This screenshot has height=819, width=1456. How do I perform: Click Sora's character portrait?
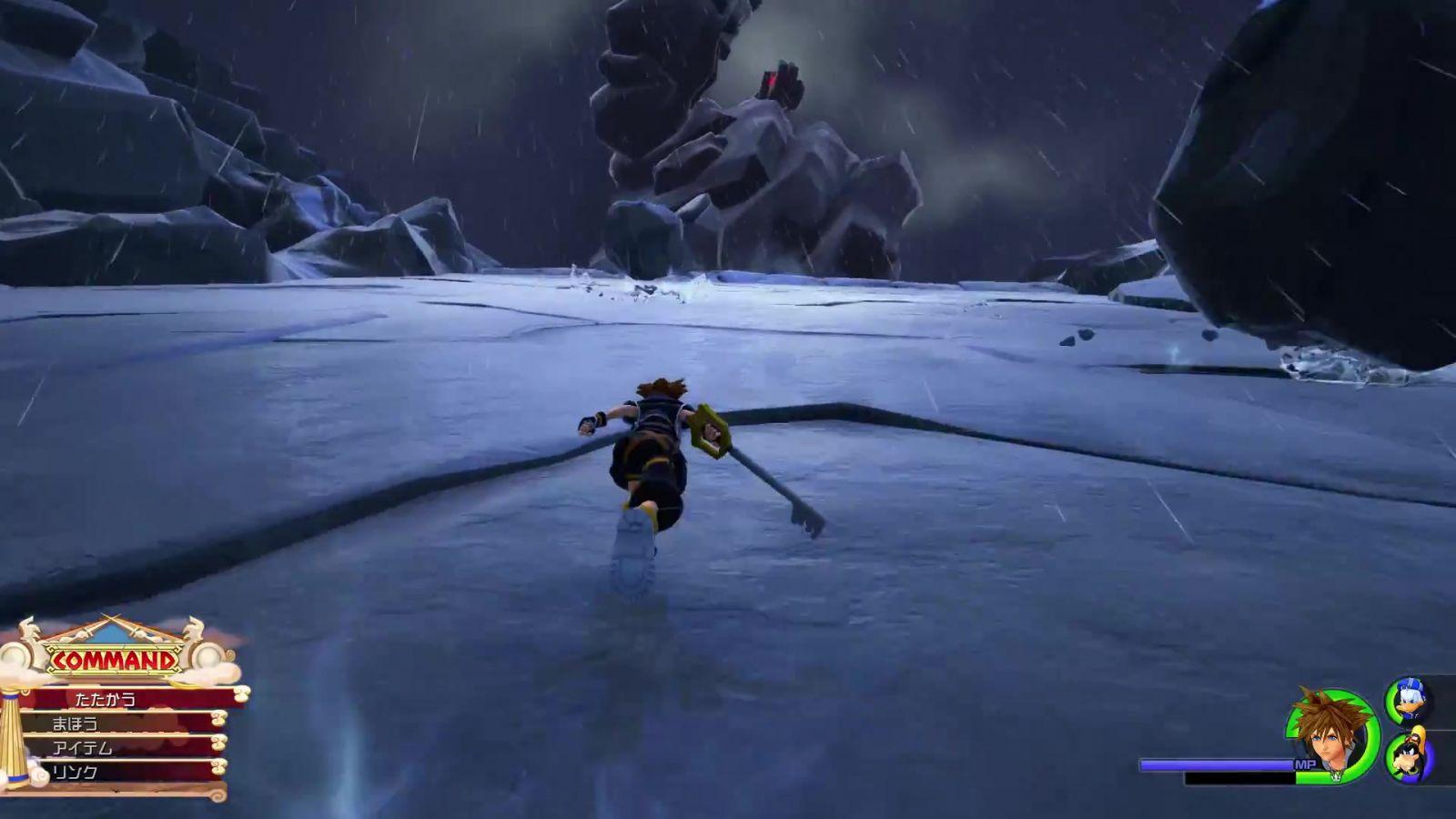[x=1332, y=735]
